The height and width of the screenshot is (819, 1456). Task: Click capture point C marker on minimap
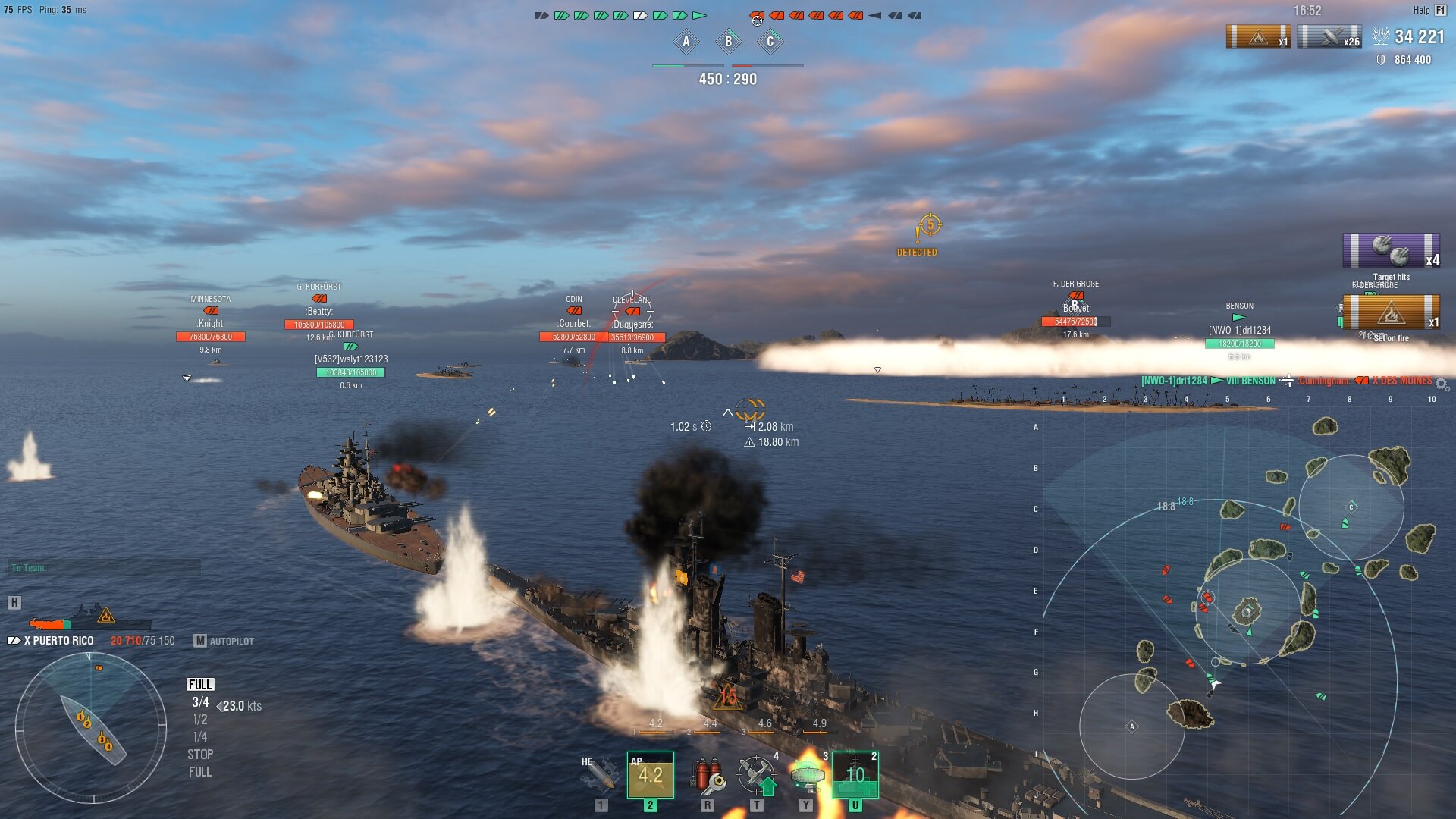tap(1351, 507)
